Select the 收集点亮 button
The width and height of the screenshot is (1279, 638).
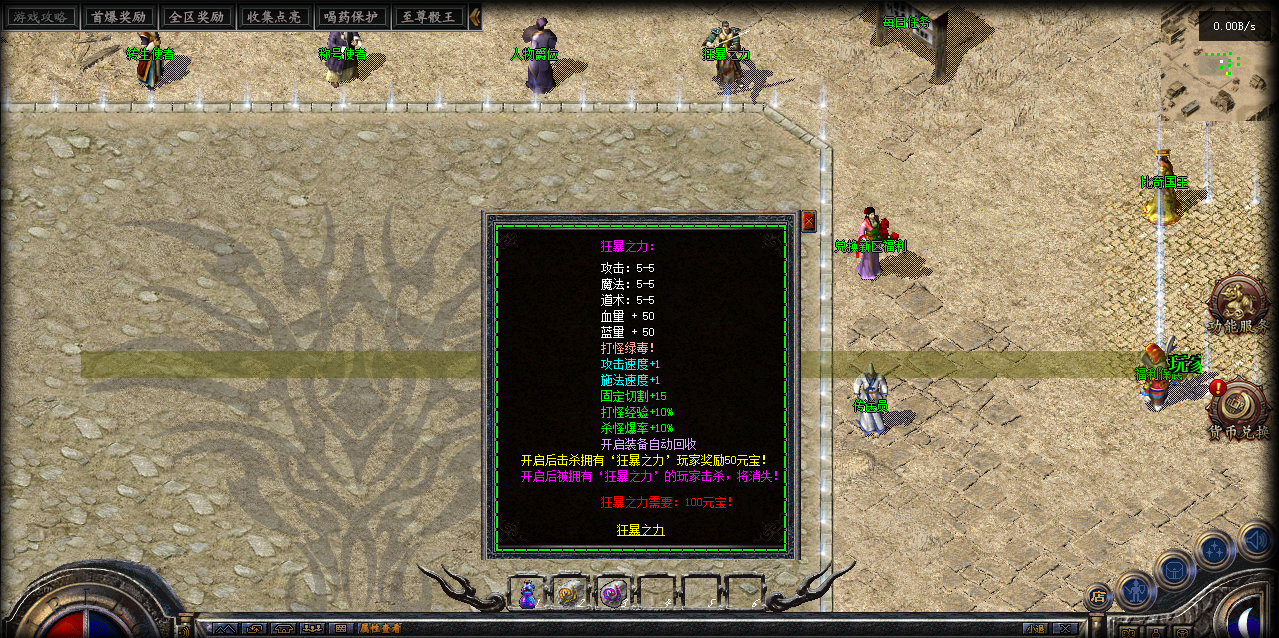[x=273, y=17]
